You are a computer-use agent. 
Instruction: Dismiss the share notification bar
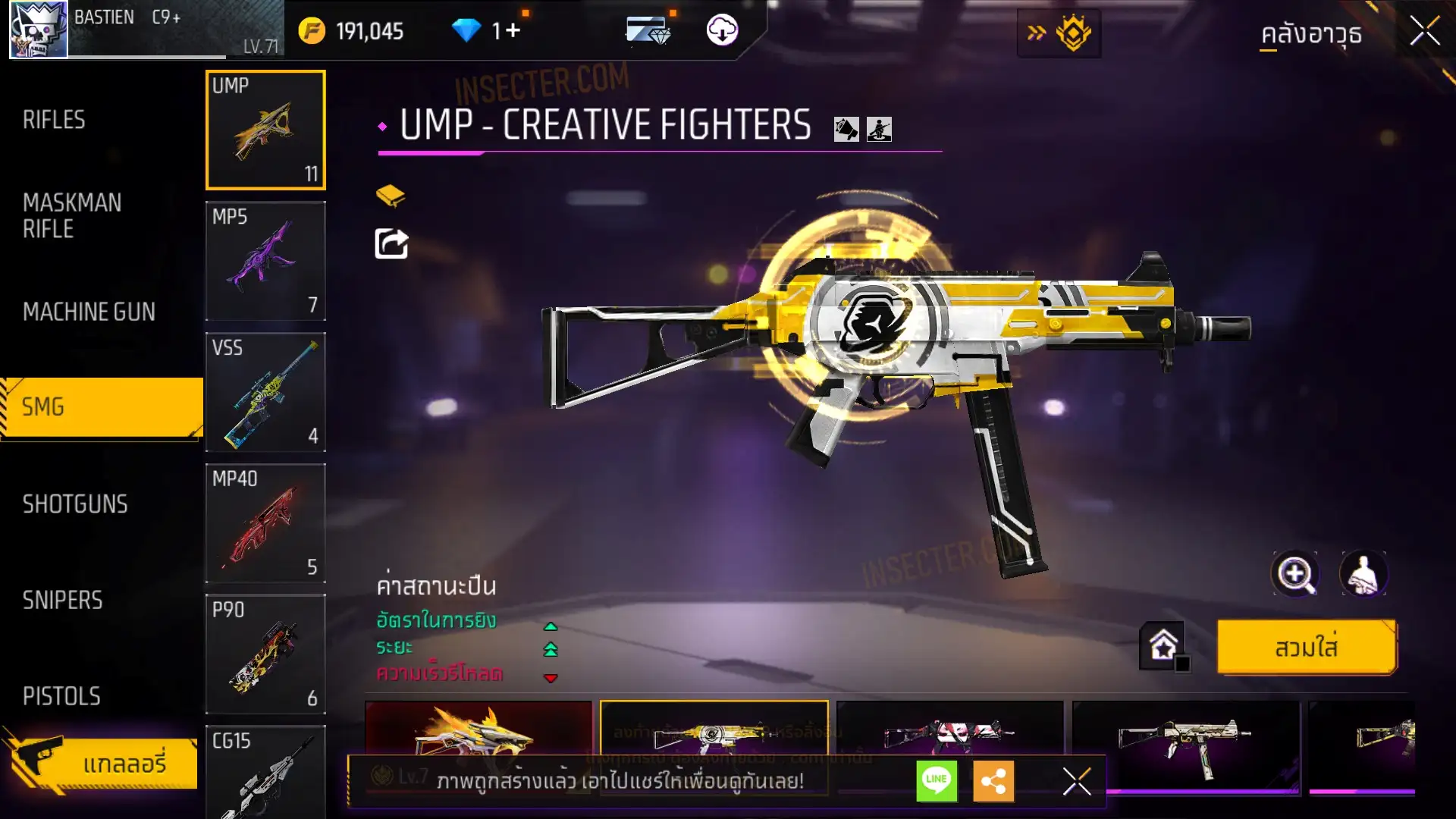[x=1076, y=780]
